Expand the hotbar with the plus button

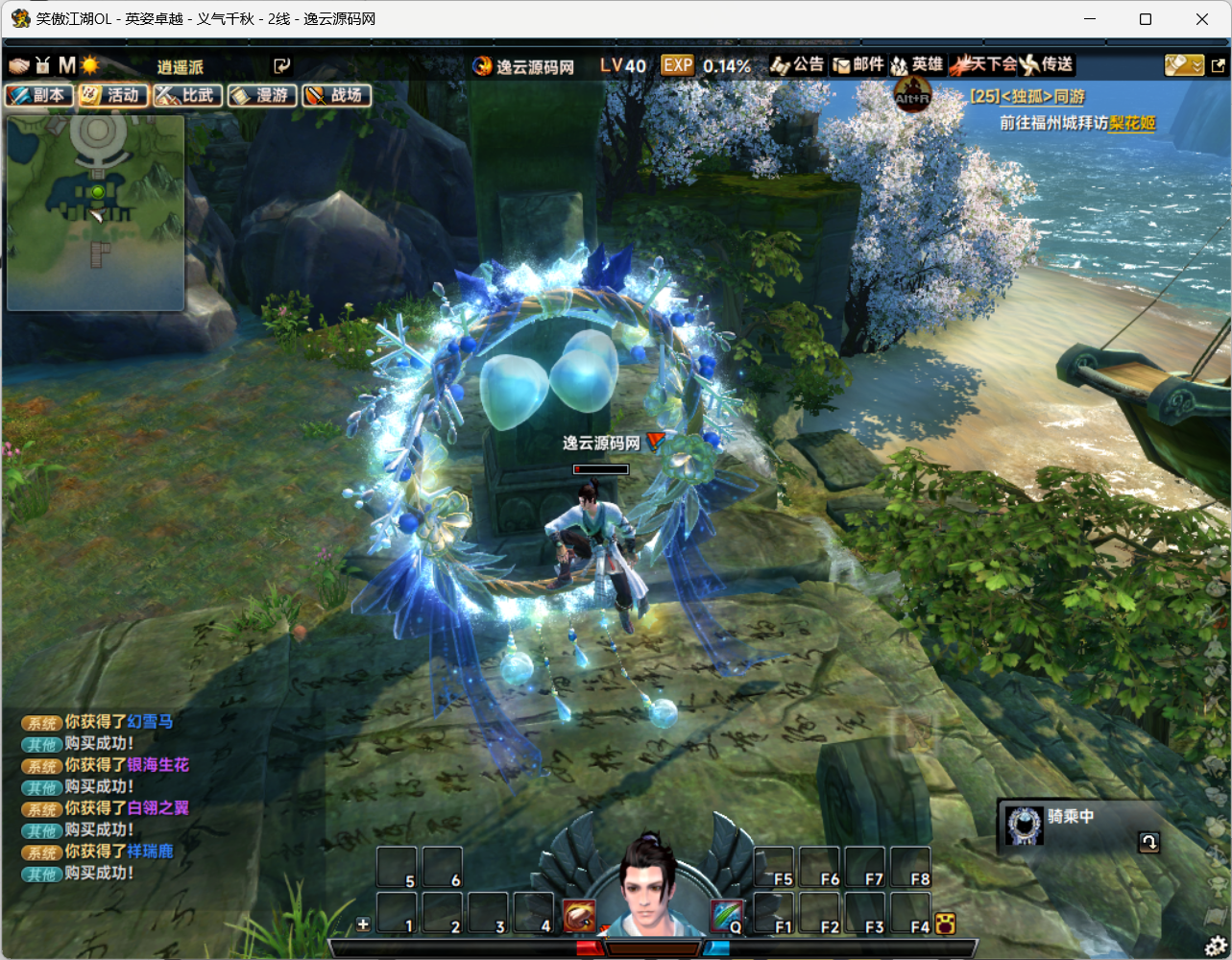(x=363, y=924)
